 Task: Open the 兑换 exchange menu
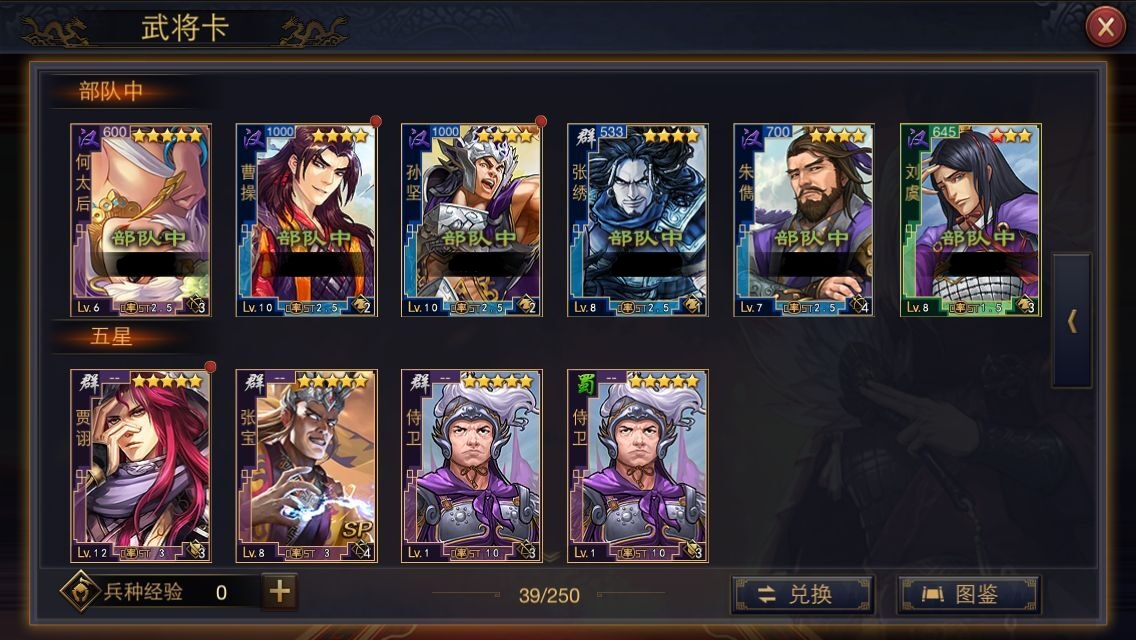point(802,594)
